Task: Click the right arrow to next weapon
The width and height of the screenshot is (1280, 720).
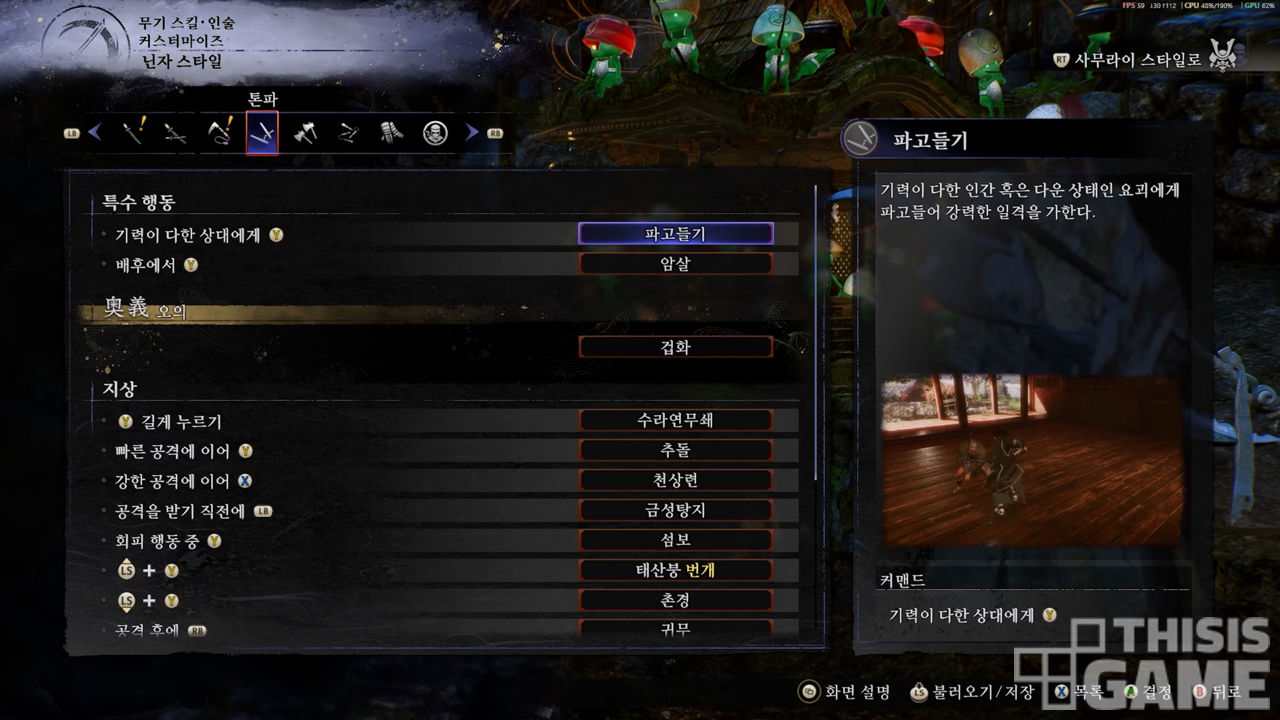Action: tap(472, 132)
